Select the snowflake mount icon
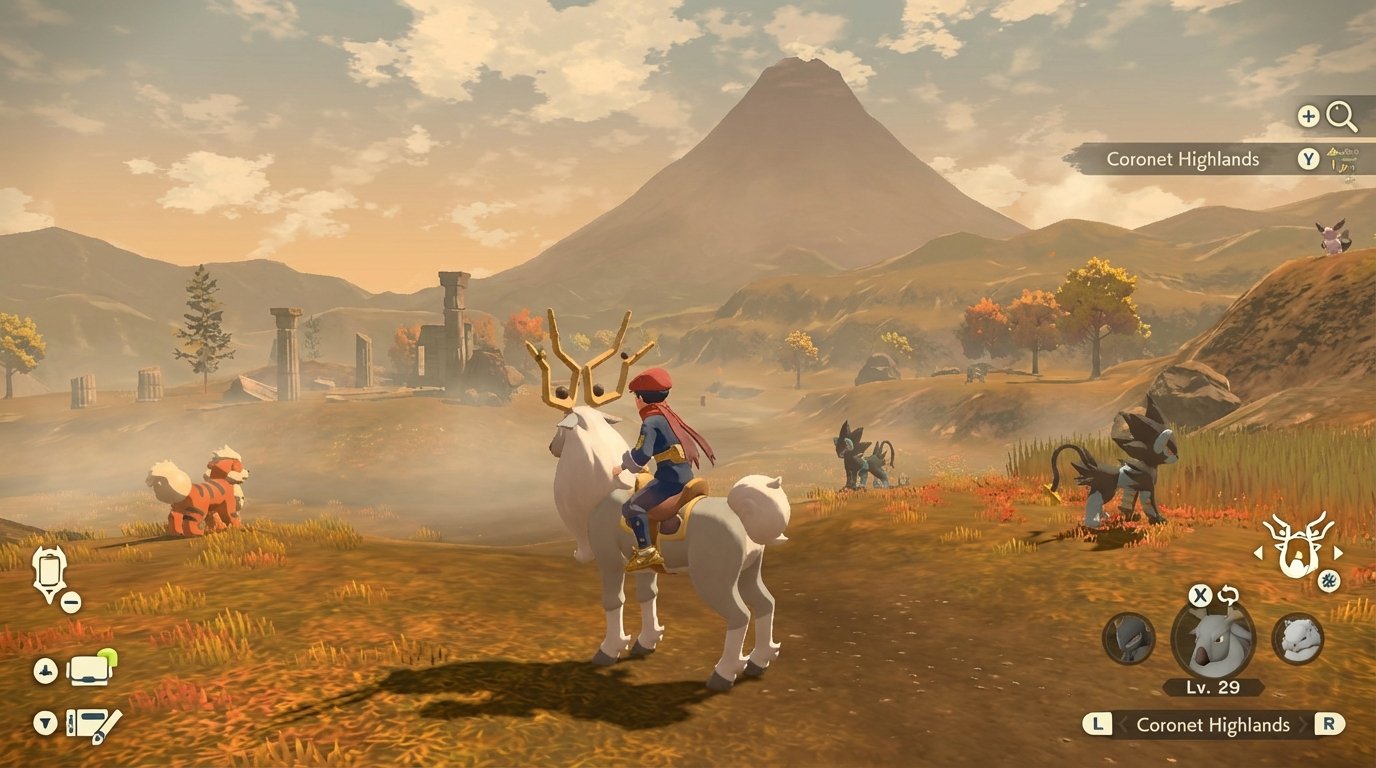Viewport: 1376px width, 768px height. (1328, 581)
